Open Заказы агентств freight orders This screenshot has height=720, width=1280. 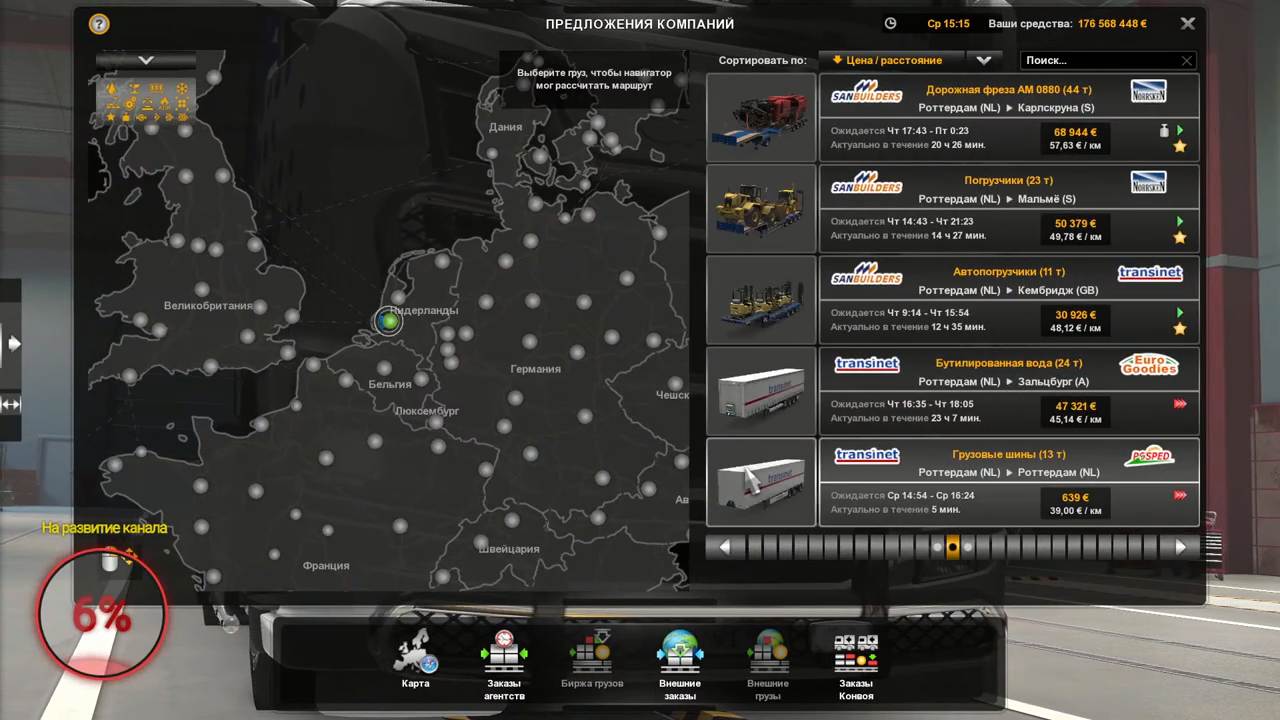click(x=504, y=661)
